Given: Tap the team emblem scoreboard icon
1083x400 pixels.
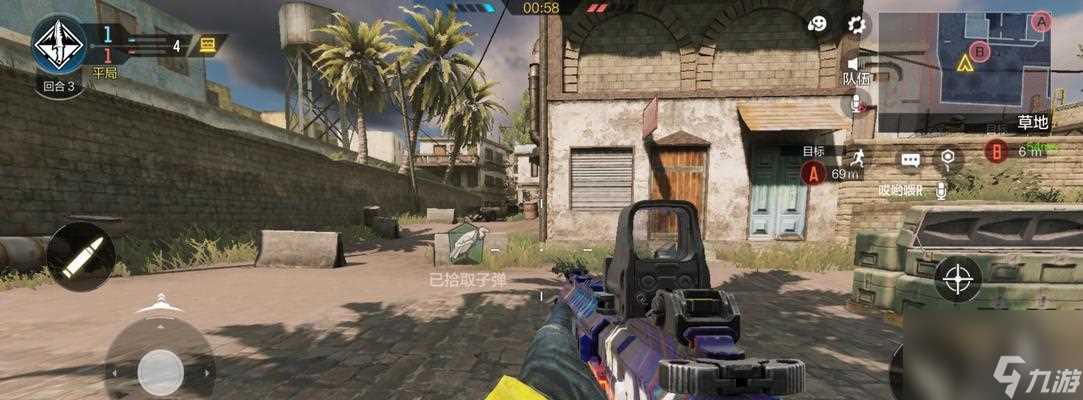Looking at the screenshot, I should [x=59, y=43].
